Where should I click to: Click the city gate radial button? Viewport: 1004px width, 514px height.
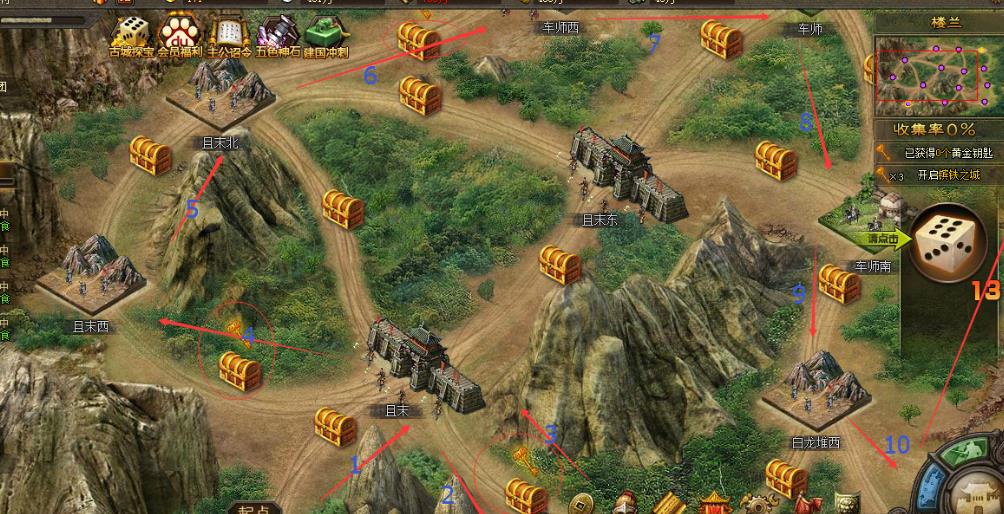[977, 496]
